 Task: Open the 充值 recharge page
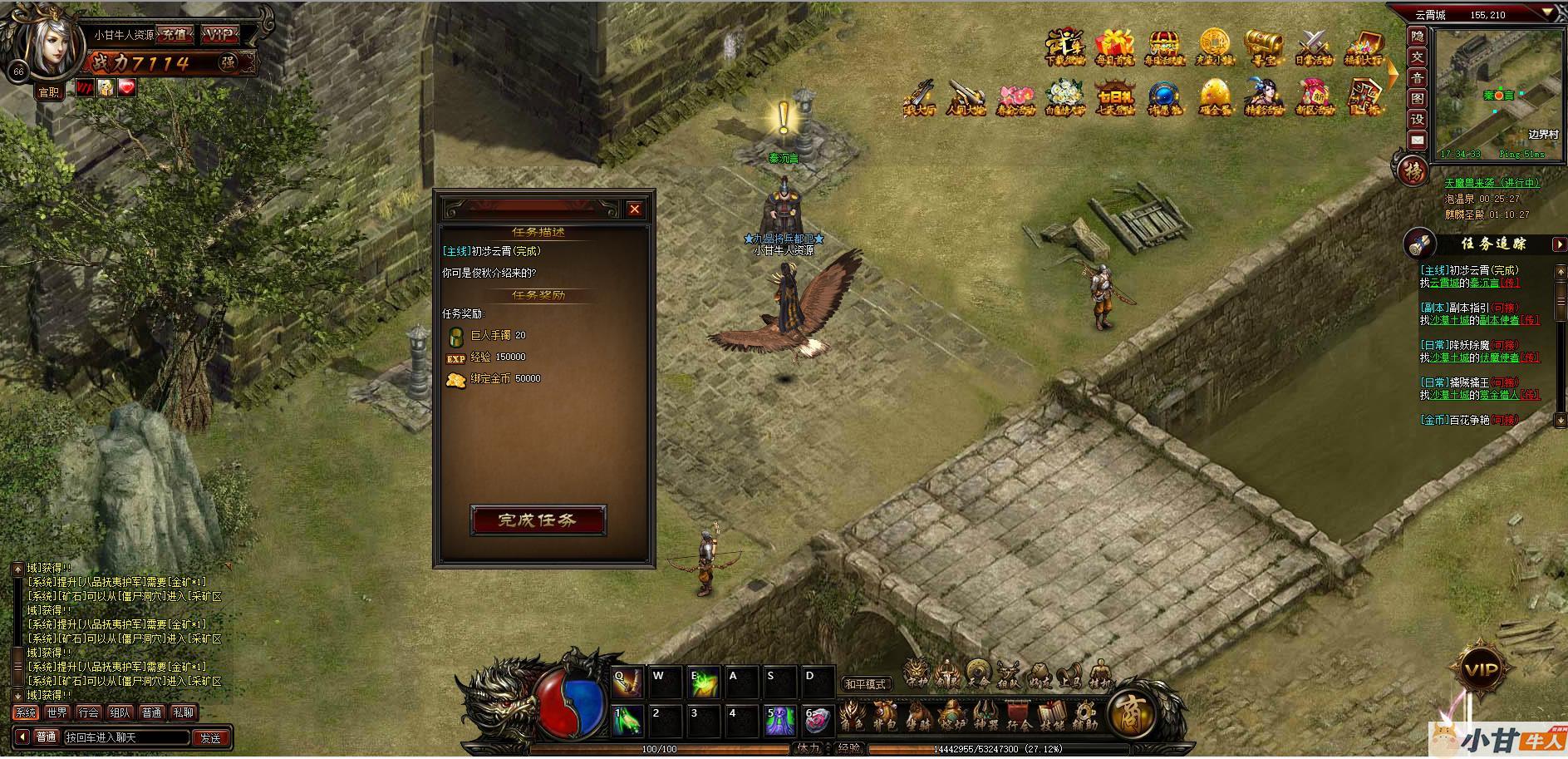click(174, 35)
